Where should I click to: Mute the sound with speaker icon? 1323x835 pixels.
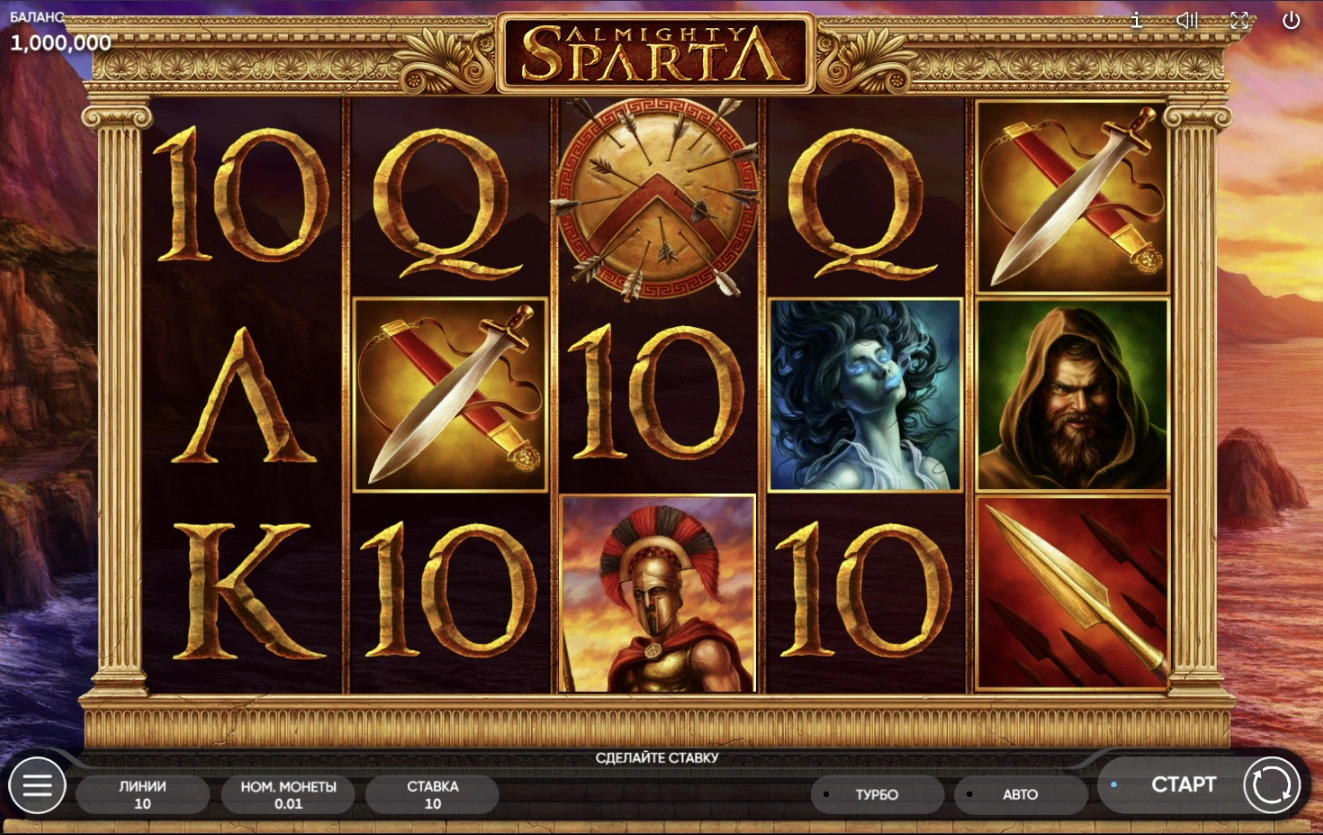point(1187,20)
